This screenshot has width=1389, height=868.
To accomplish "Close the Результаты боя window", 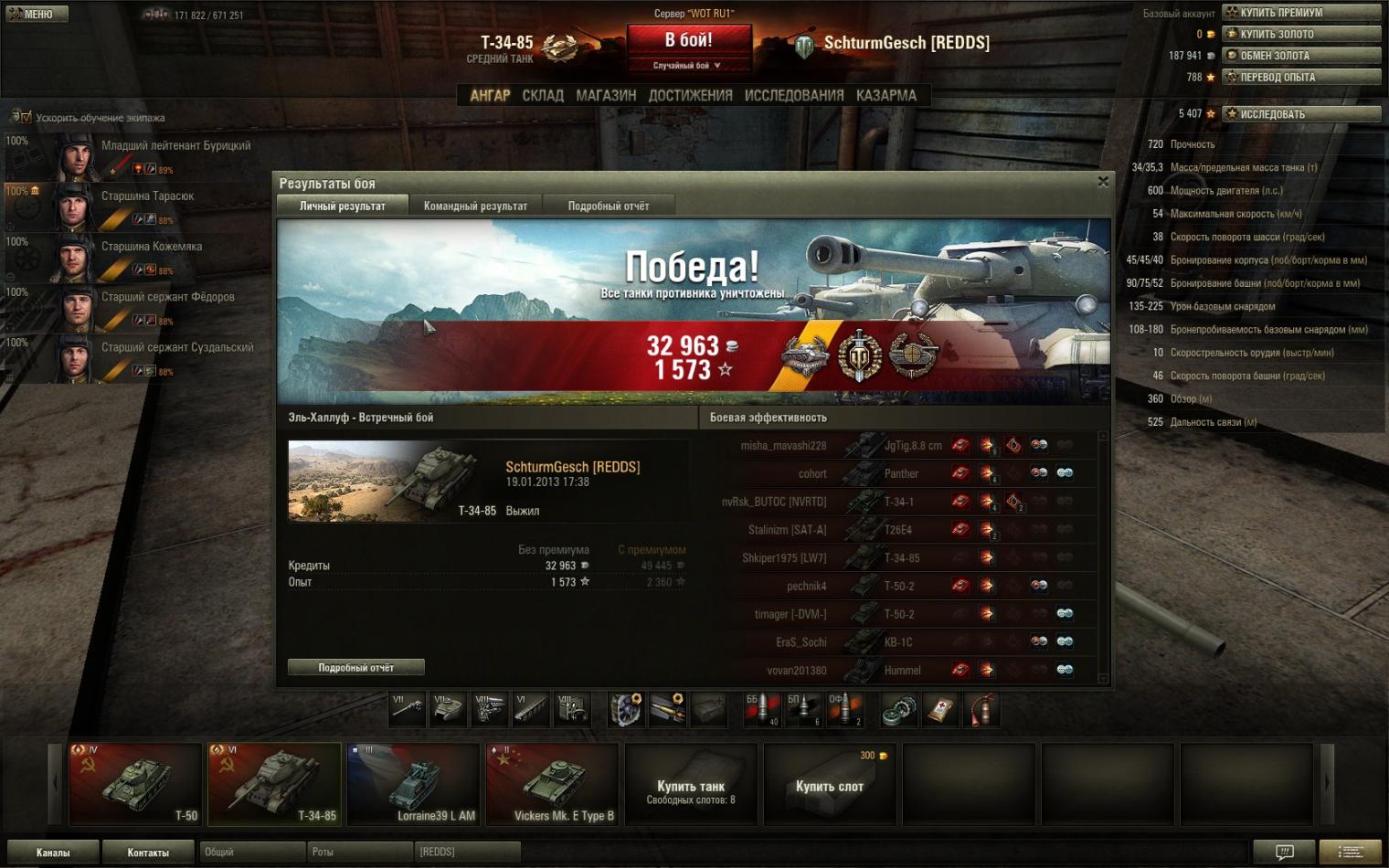I will (x=1103, y=182).
